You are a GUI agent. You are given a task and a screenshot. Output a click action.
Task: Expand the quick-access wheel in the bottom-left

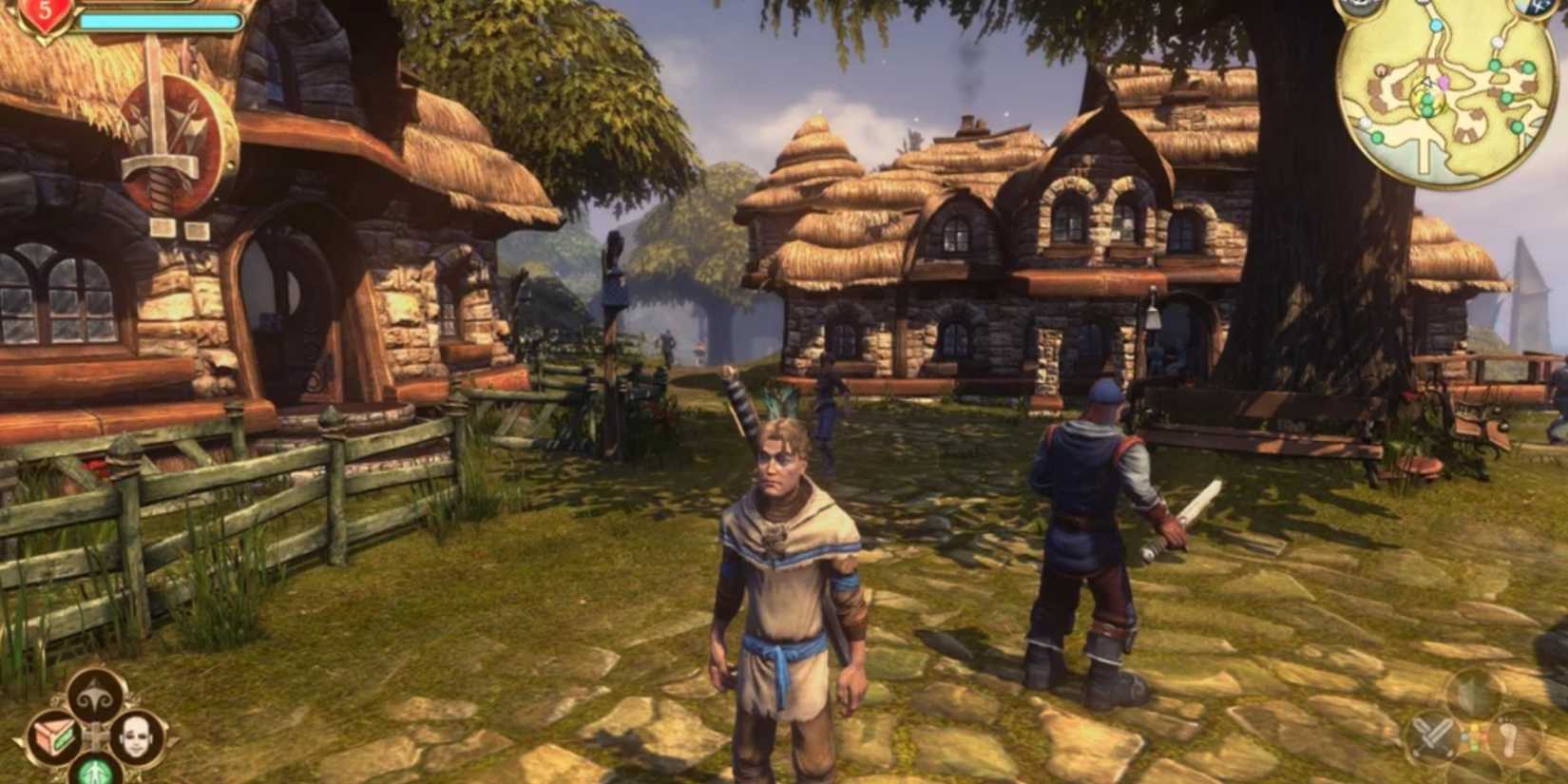coord(95,737)
